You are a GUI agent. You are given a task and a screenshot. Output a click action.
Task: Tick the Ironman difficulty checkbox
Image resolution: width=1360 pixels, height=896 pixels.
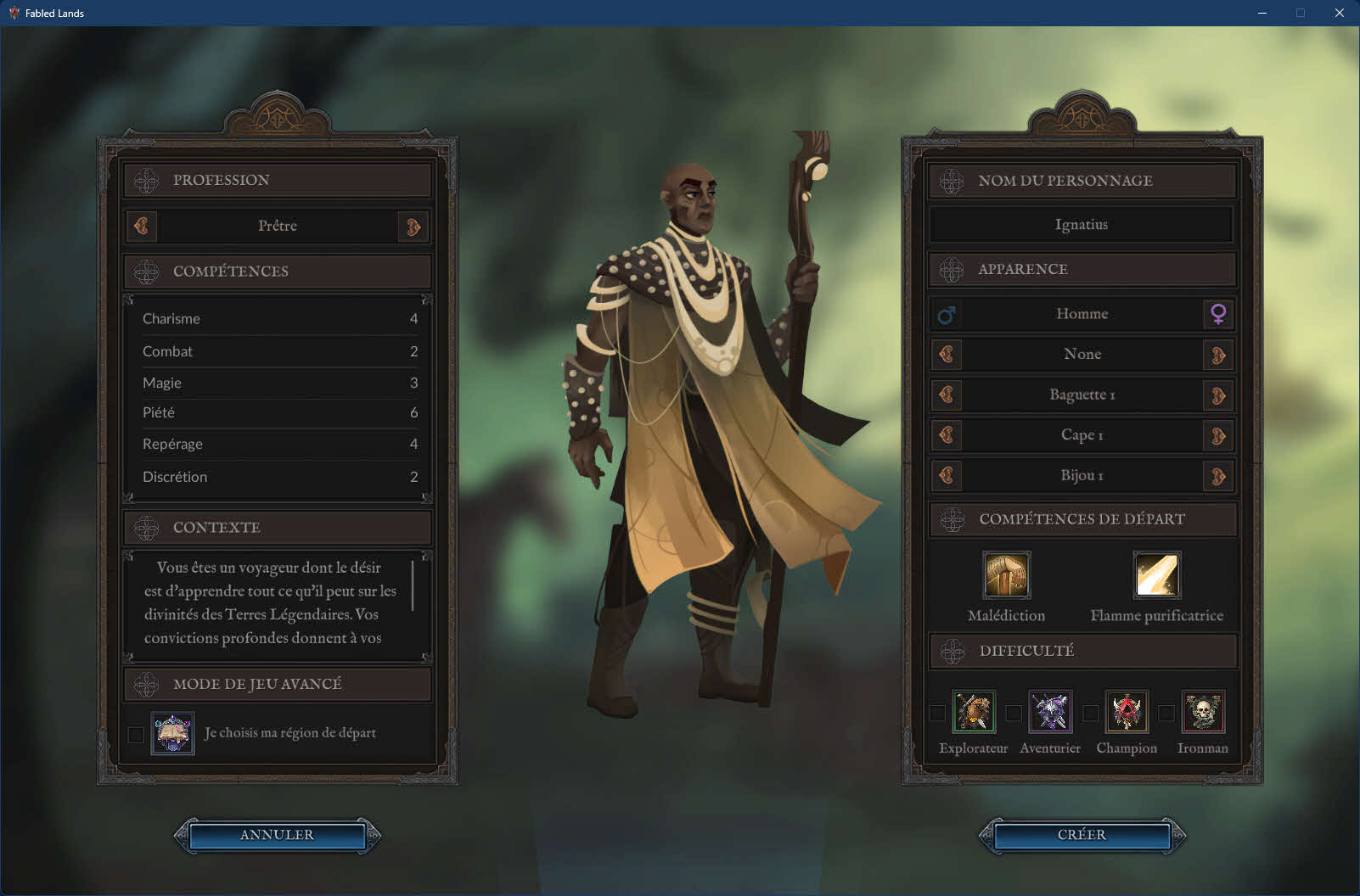[x=1166, y=713]
